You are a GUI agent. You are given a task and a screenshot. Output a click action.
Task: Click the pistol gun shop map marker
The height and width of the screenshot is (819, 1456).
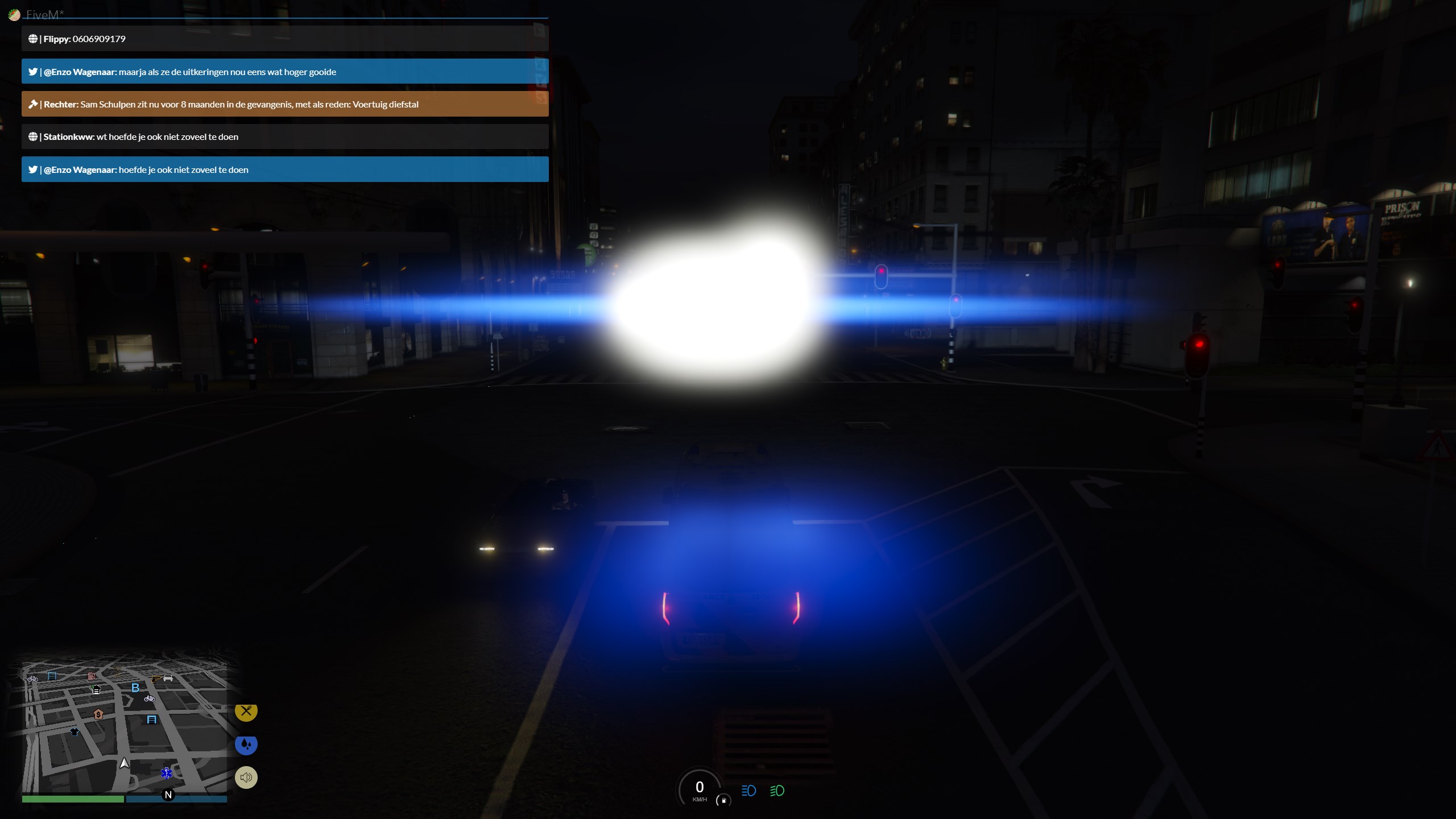coord(155,679)
